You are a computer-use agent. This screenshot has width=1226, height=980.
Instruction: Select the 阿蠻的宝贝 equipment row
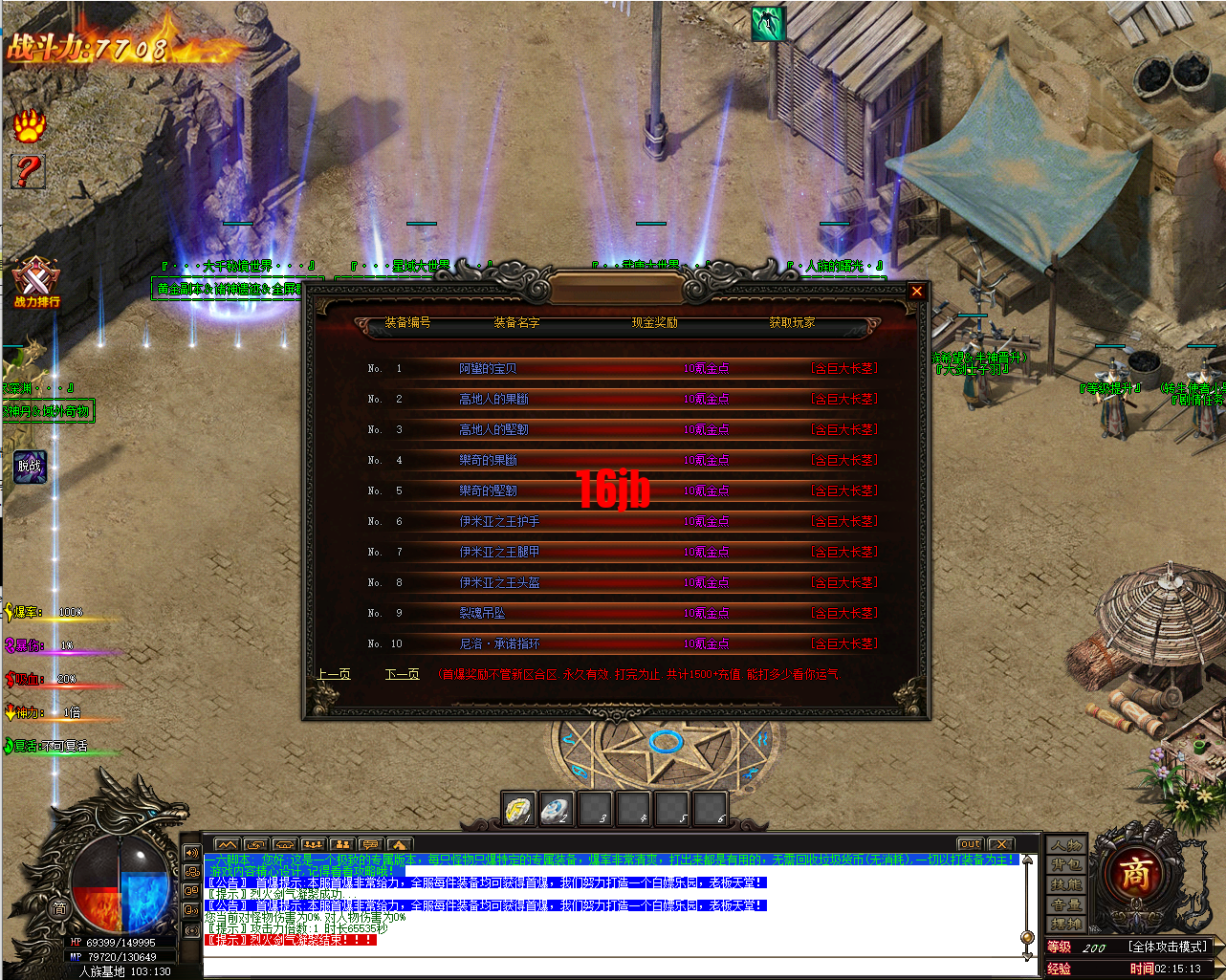click(488, 368)
